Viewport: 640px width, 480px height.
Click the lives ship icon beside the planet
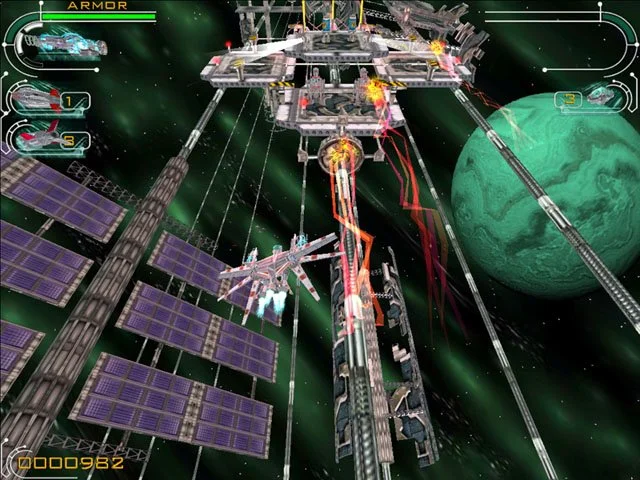click(600, 97)
